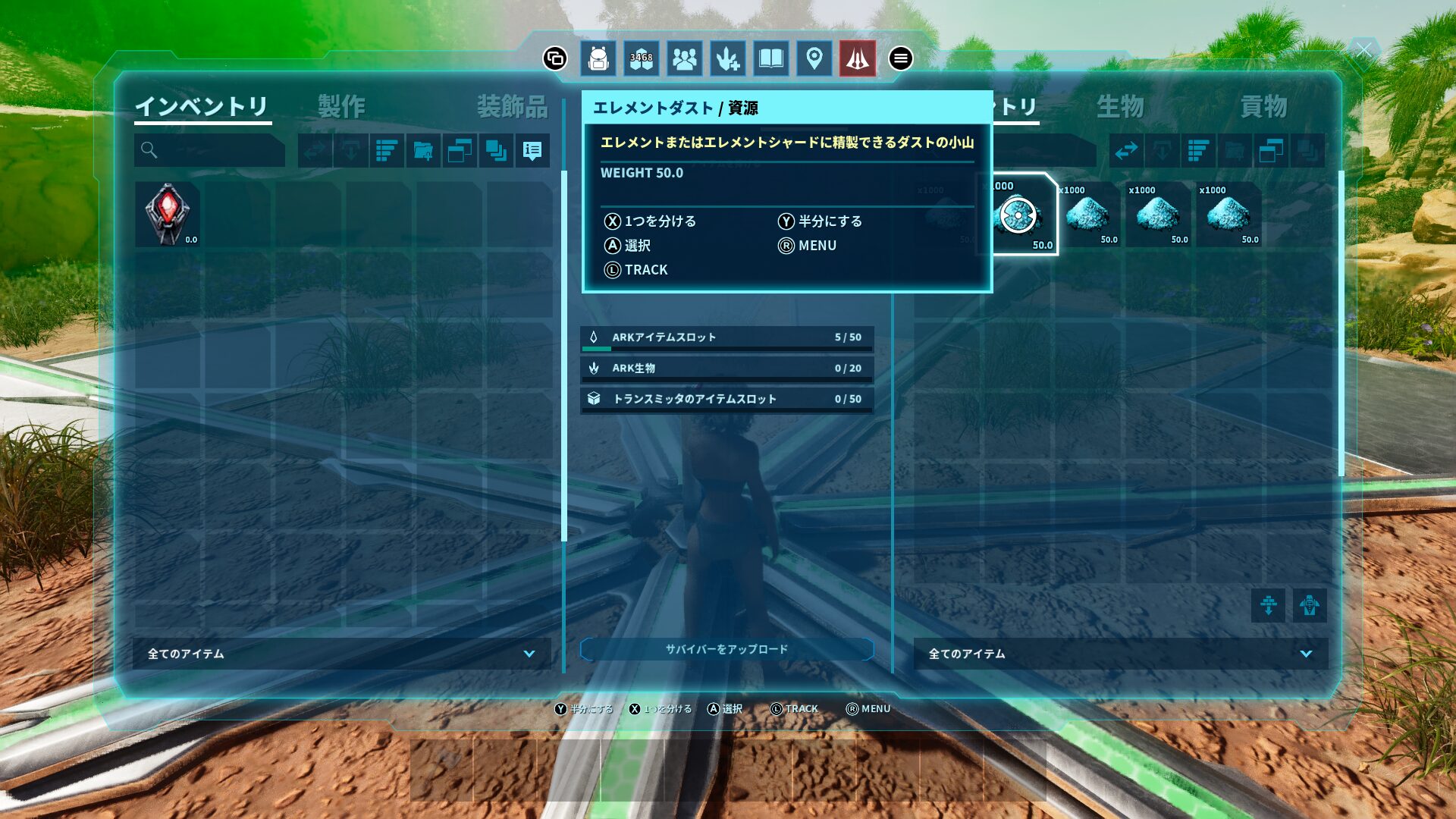Open the map pin icon

(814, 58)
